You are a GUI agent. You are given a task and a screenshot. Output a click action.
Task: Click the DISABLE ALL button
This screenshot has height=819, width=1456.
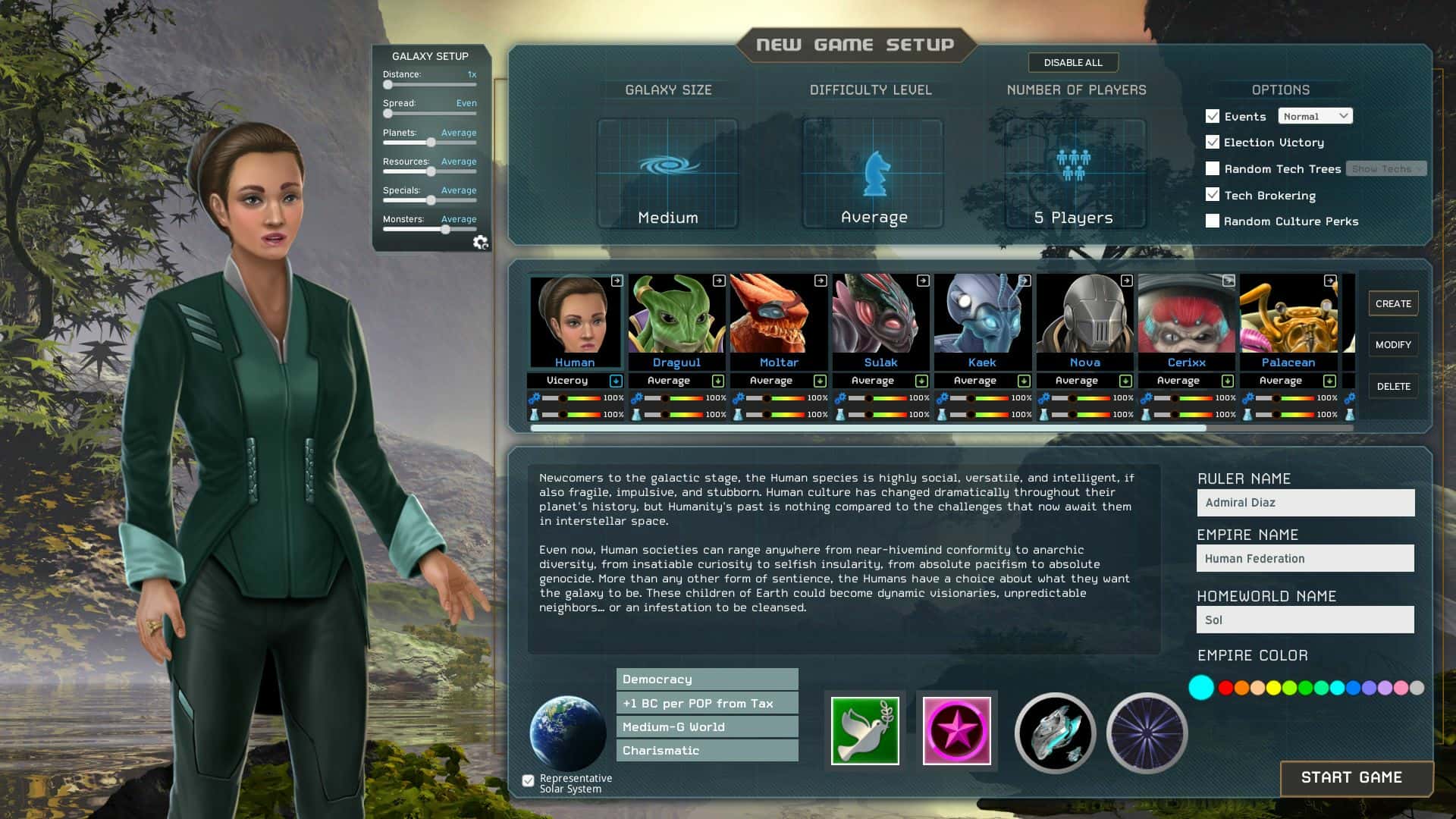[1072, 63]
